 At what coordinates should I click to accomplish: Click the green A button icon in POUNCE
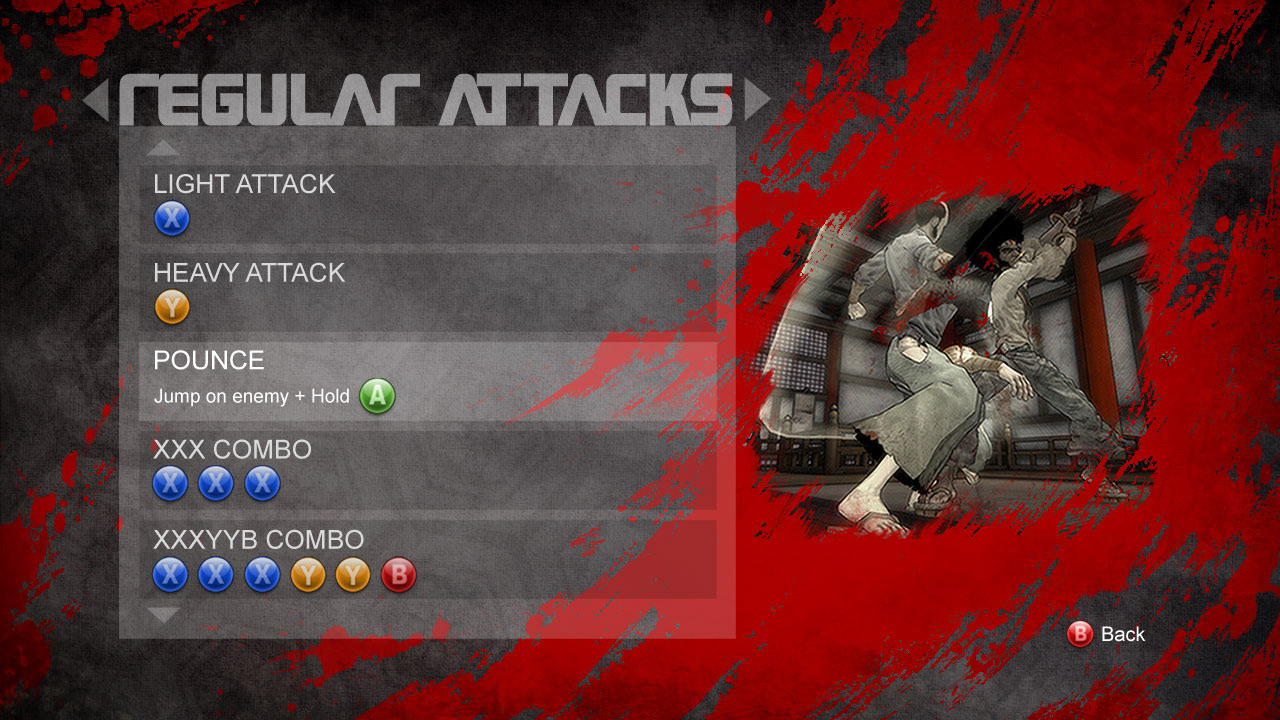[x=377, y=396]
